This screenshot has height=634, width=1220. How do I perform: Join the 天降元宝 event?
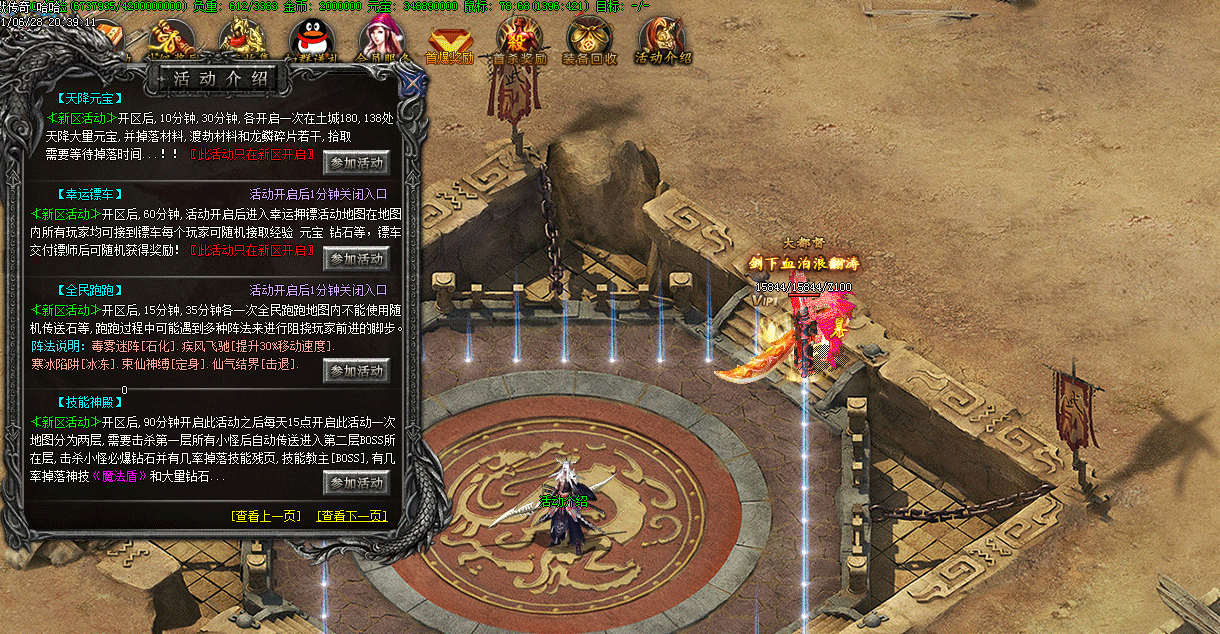[356, 161]
